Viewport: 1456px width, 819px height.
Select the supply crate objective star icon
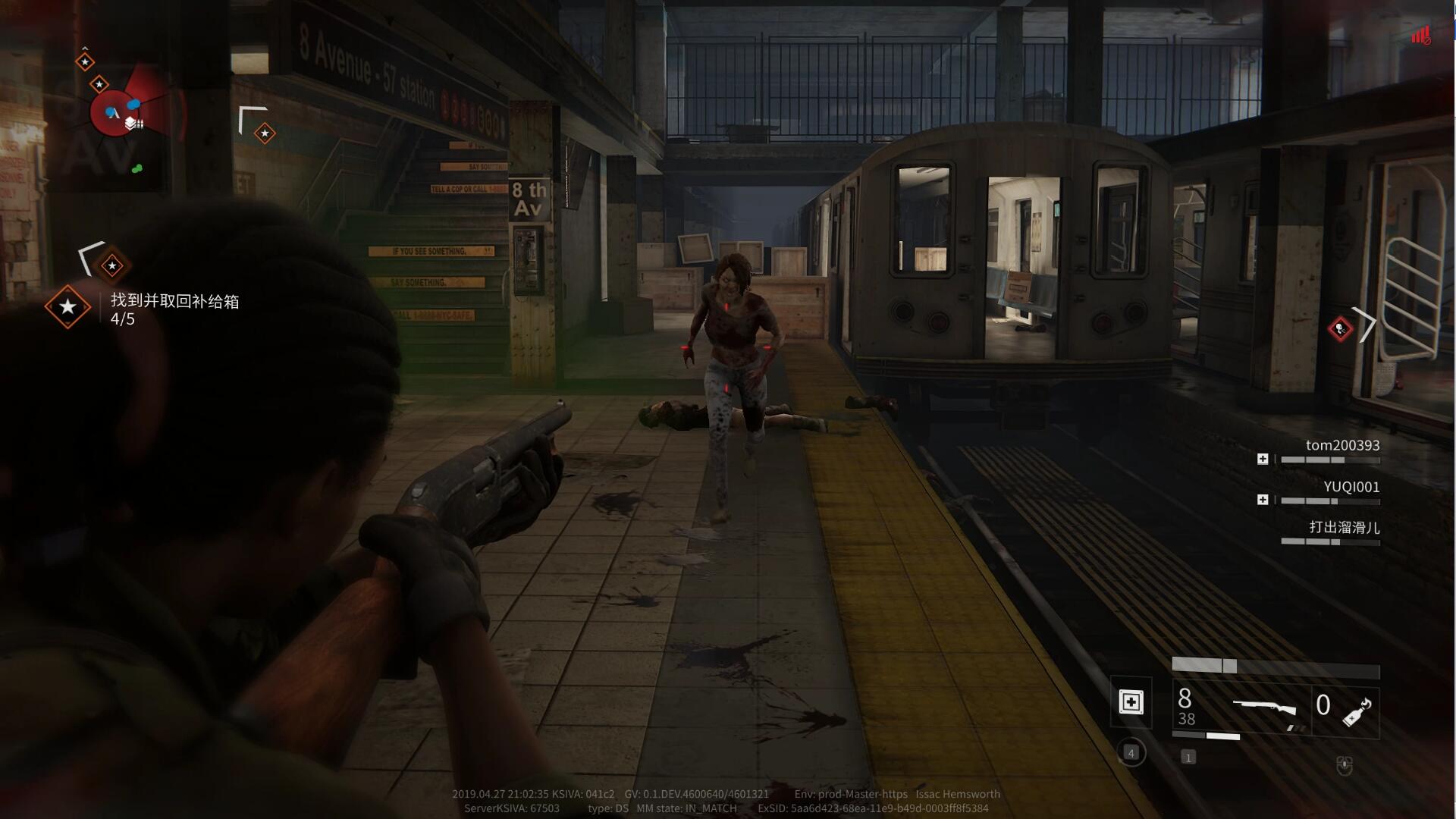(x=67, y=306)
